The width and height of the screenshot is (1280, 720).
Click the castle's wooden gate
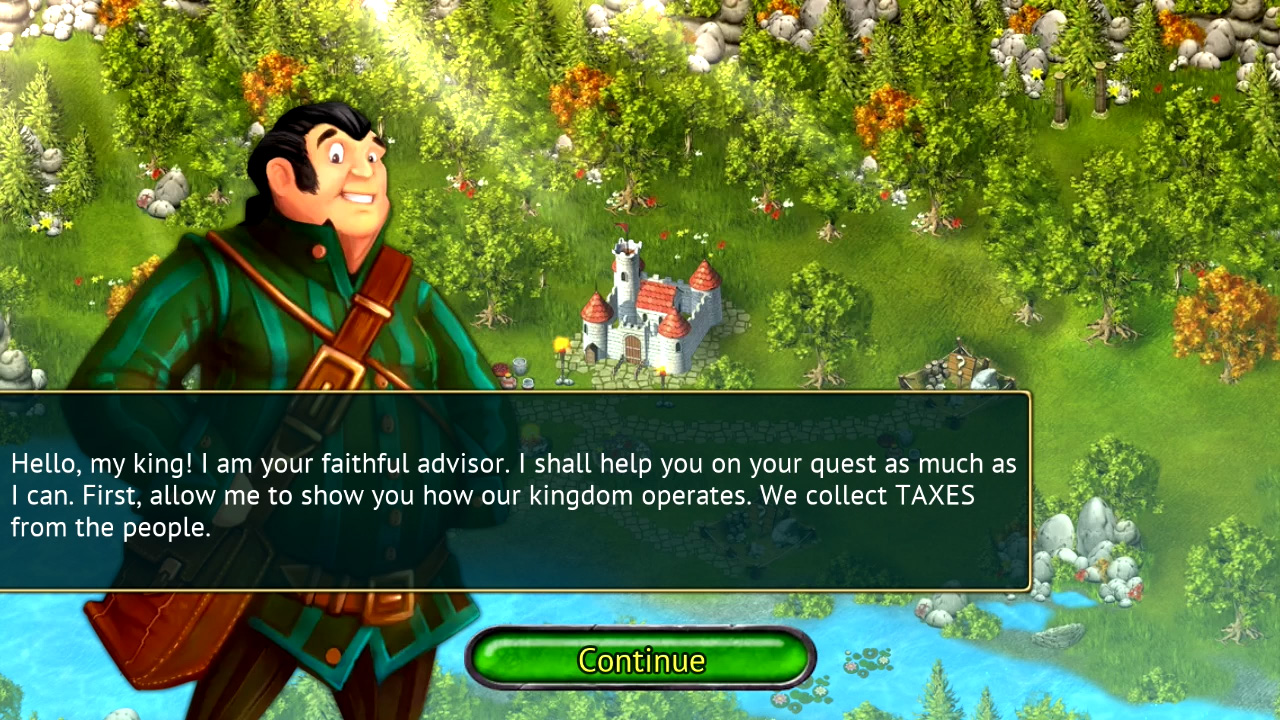pyautogui.click(x=632, y=348)
